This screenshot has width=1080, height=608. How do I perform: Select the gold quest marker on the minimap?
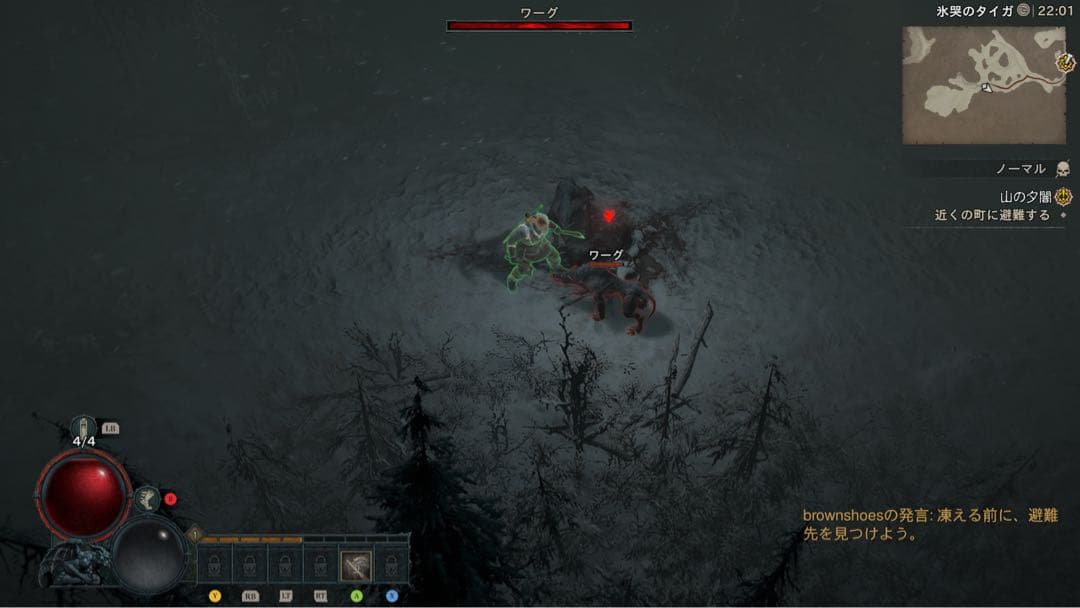point(1065,62)
